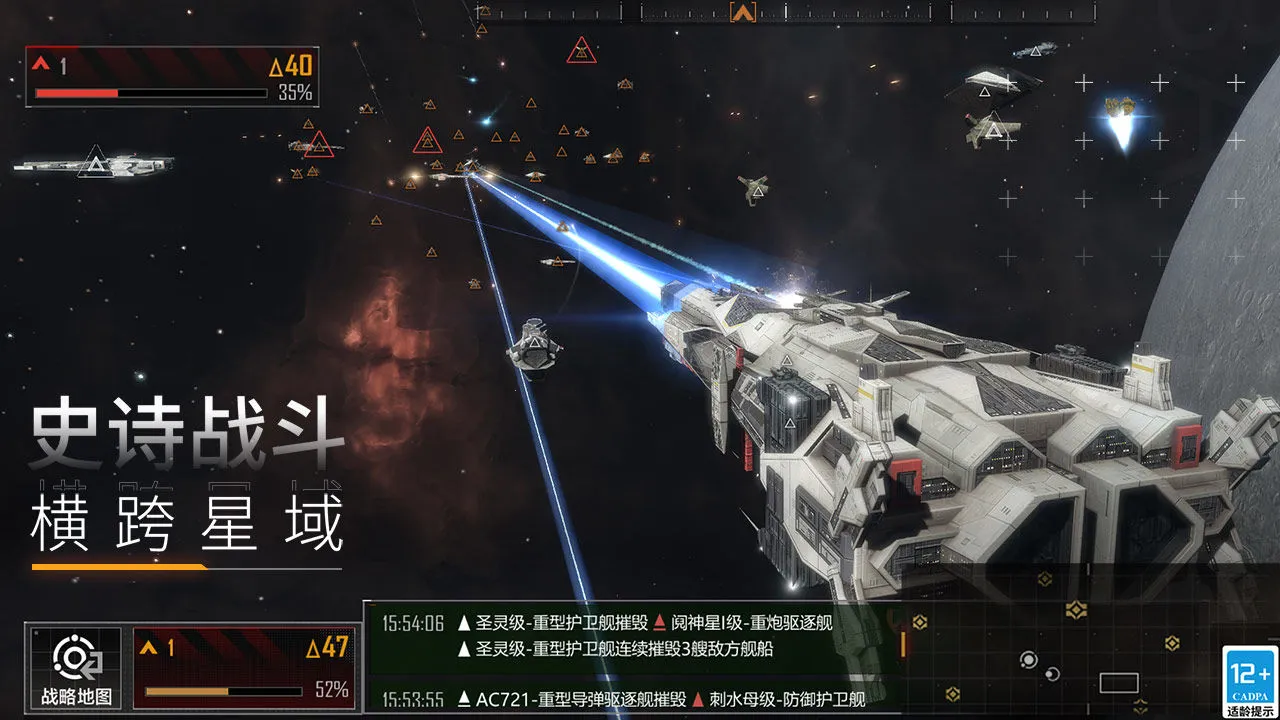Toggle the circular radar contact on the minimap
The width and height of the screenshot is (1280, 720).
point(1030,660)
